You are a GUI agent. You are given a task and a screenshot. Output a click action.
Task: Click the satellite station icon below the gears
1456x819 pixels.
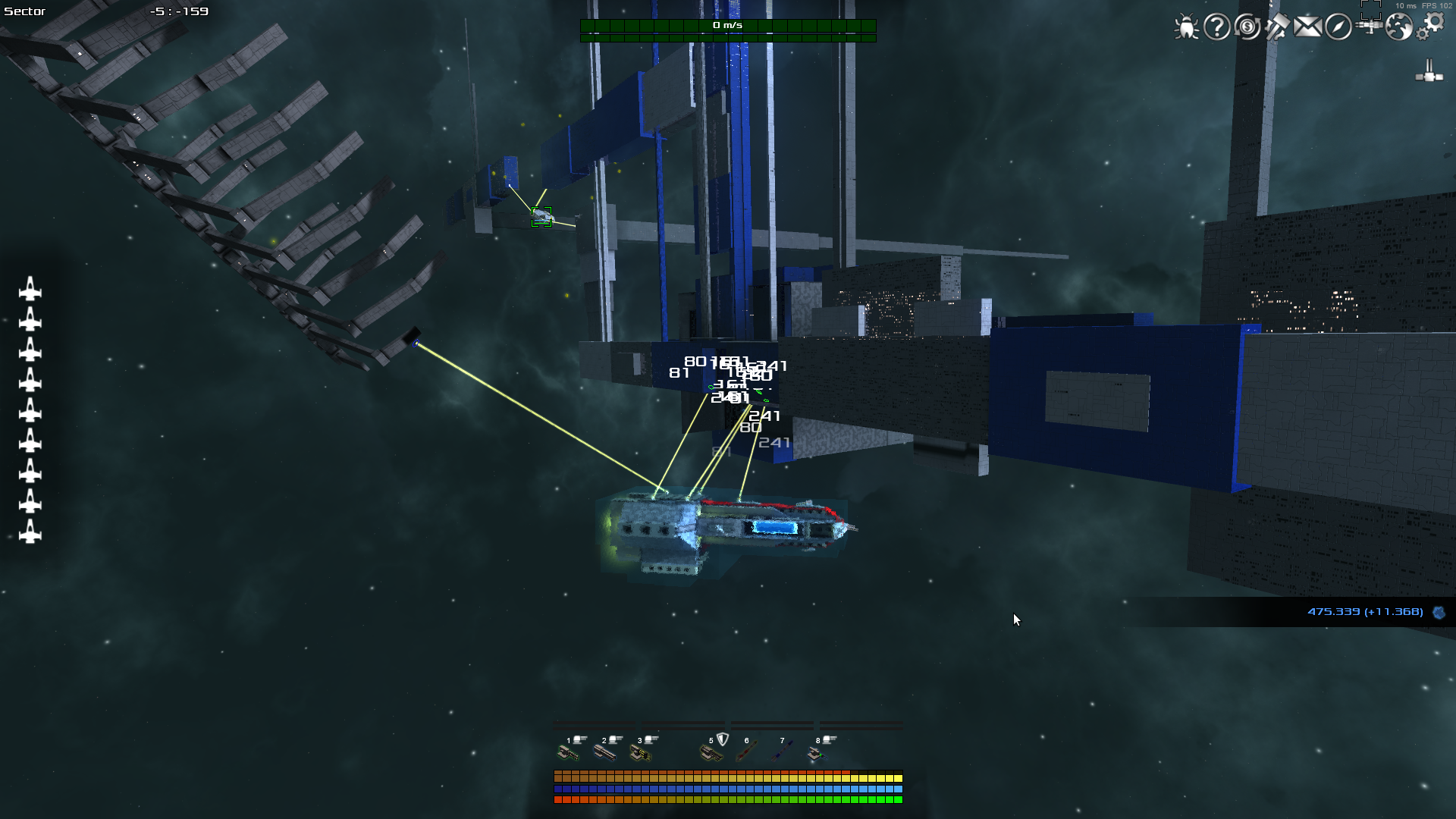tap(1429, 73)
